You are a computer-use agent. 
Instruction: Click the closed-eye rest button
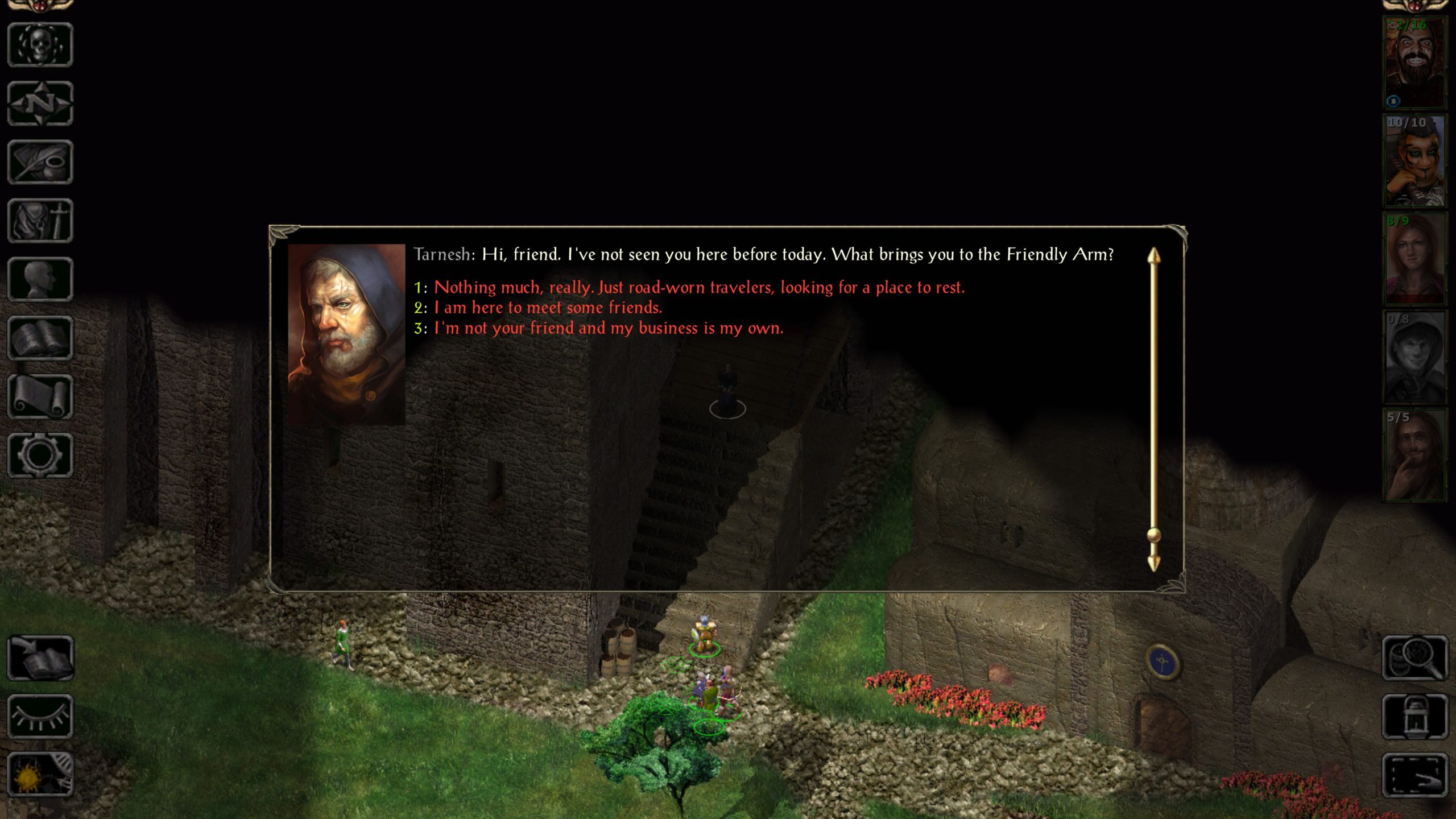point(40,717)
